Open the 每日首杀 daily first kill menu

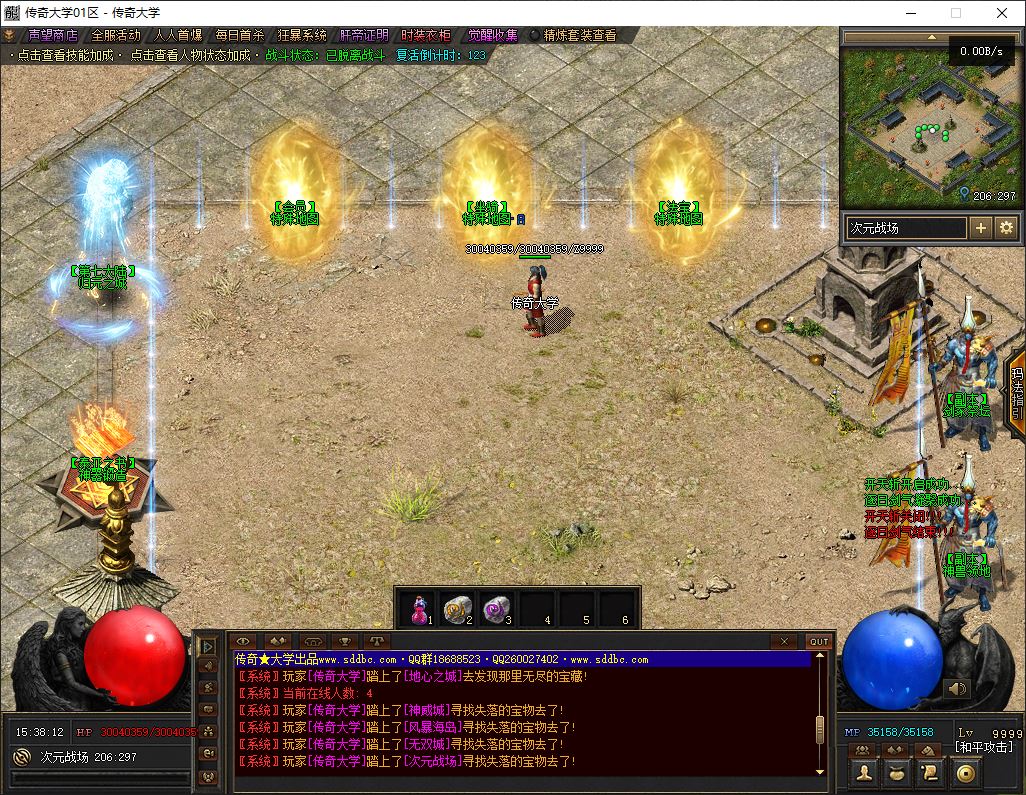coord(239,35)
